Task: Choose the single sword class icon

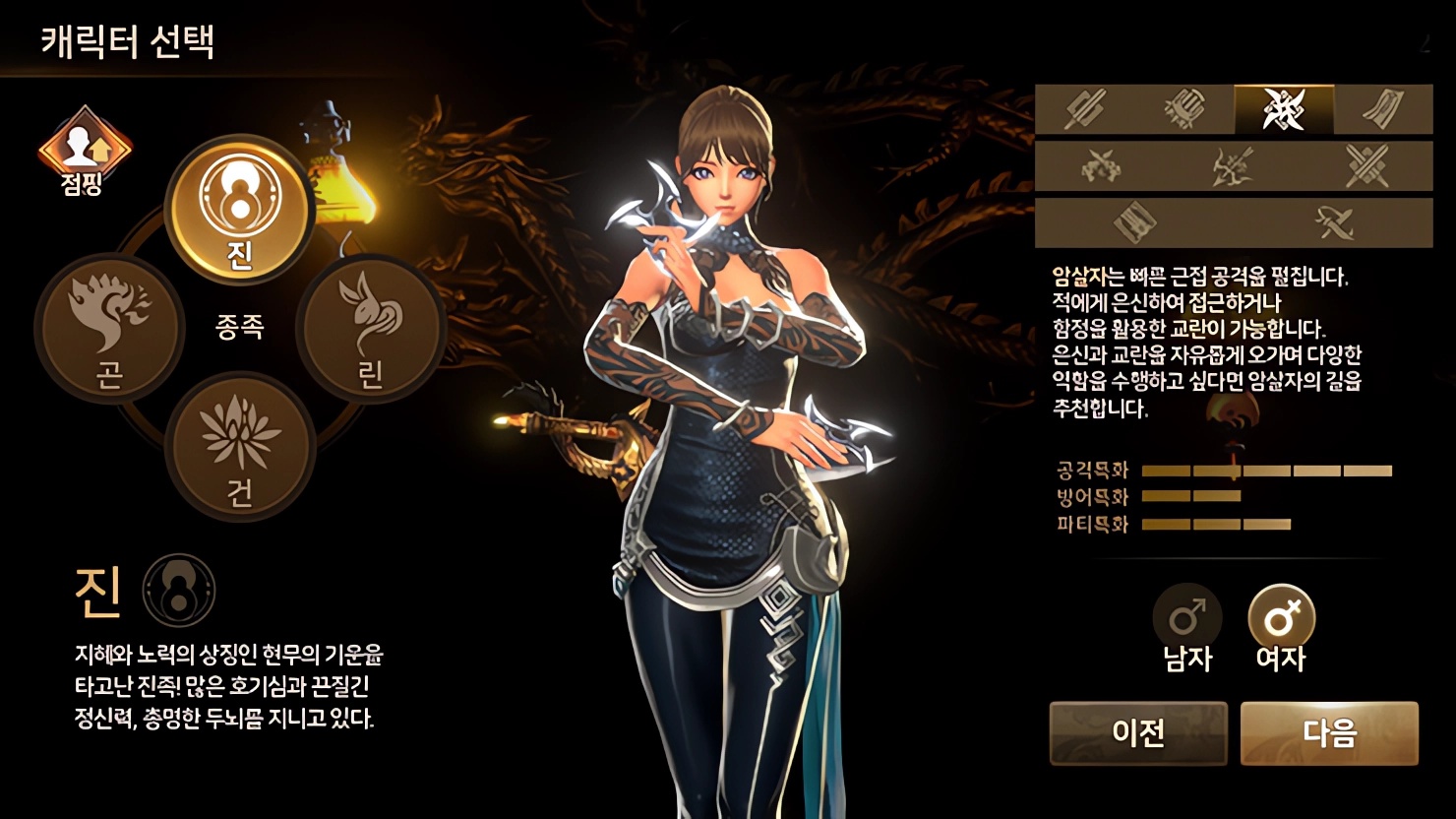Action: [1085, 109]
